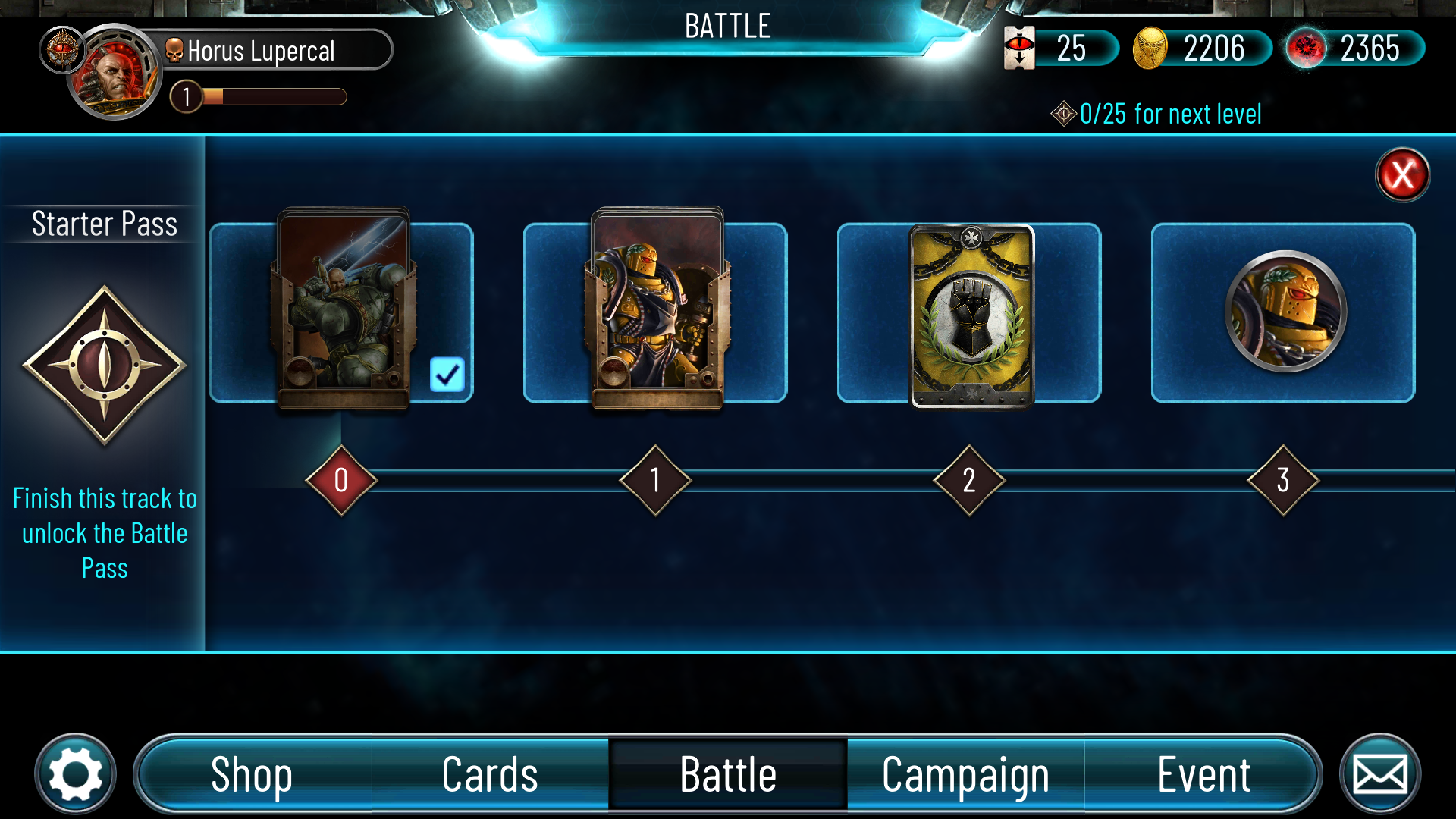Reveal the golden helmet portrait reward

coord(1283,312)
